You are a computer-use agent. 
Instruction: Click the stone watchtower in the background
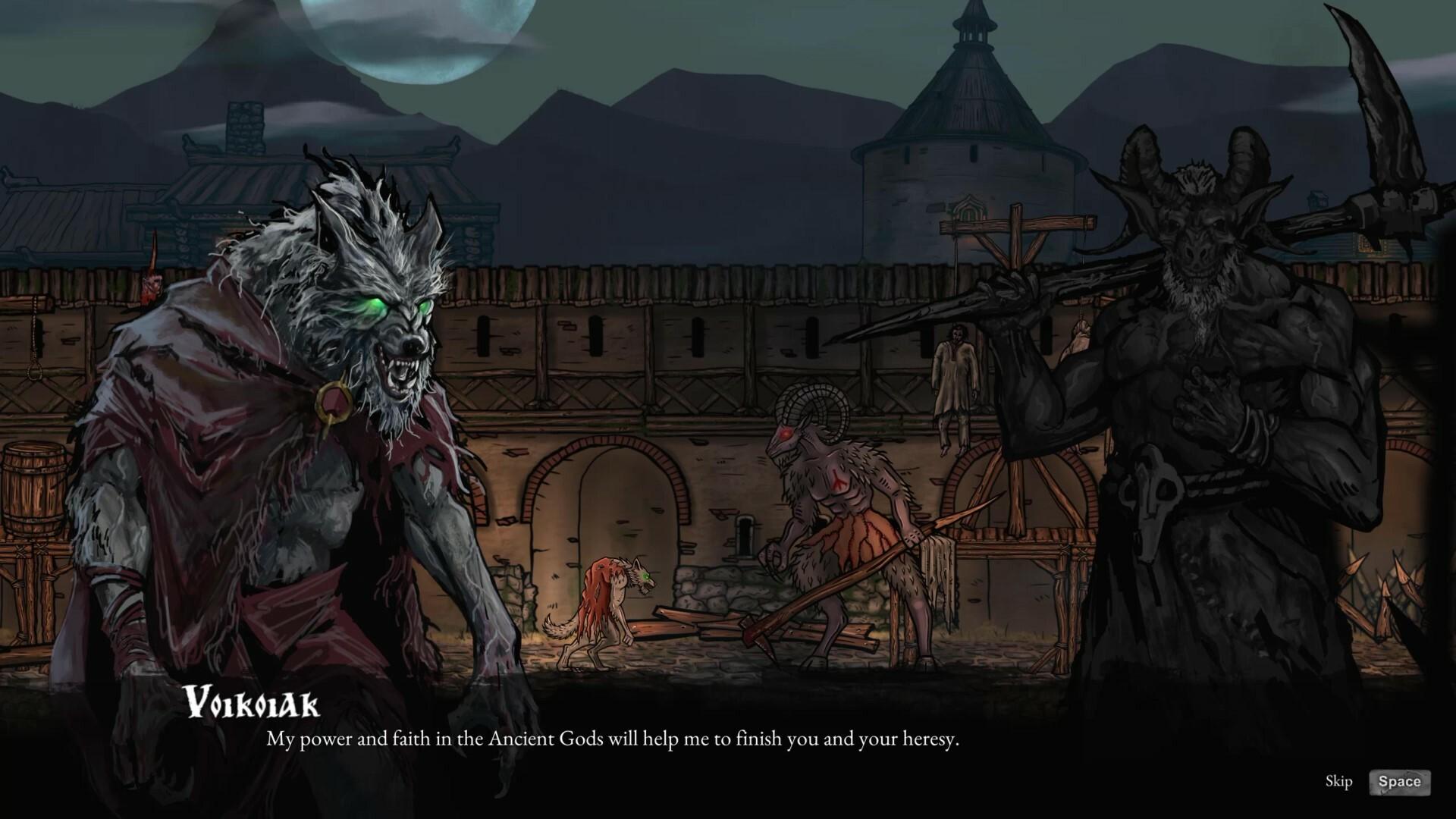(x=971, y=136)
